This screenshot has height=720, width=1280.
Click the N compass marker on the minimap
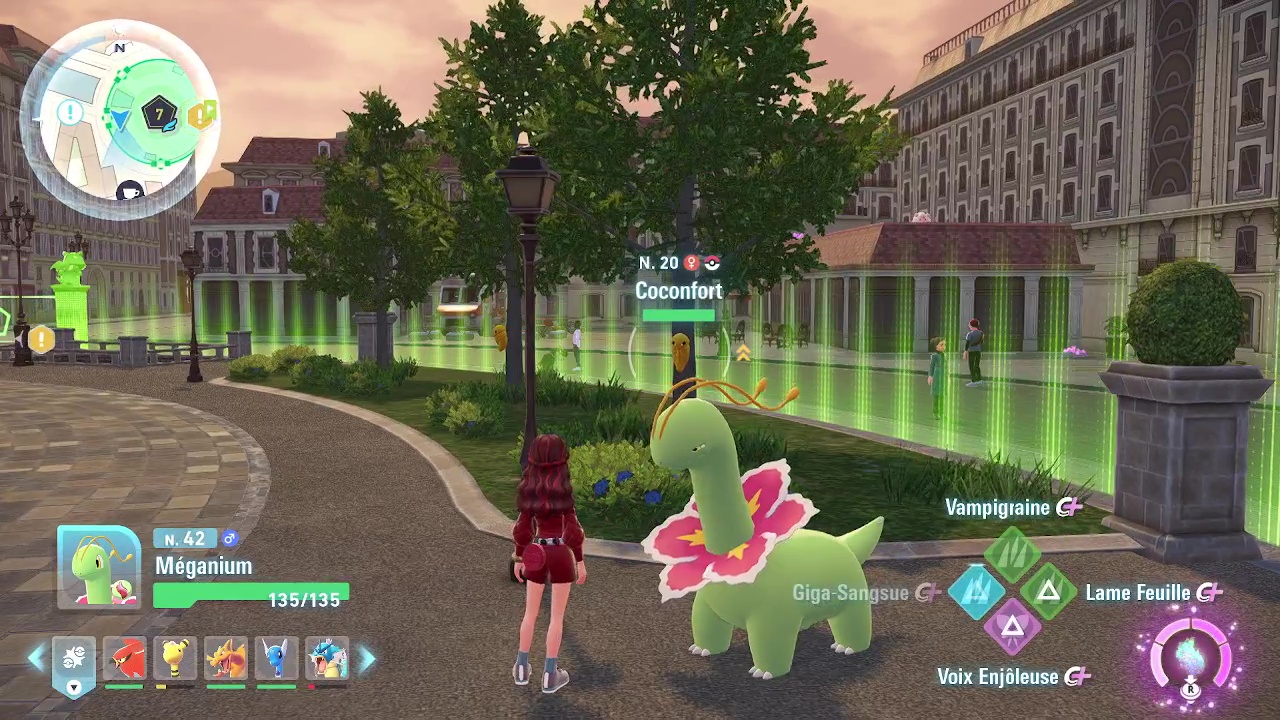[121, 48]
